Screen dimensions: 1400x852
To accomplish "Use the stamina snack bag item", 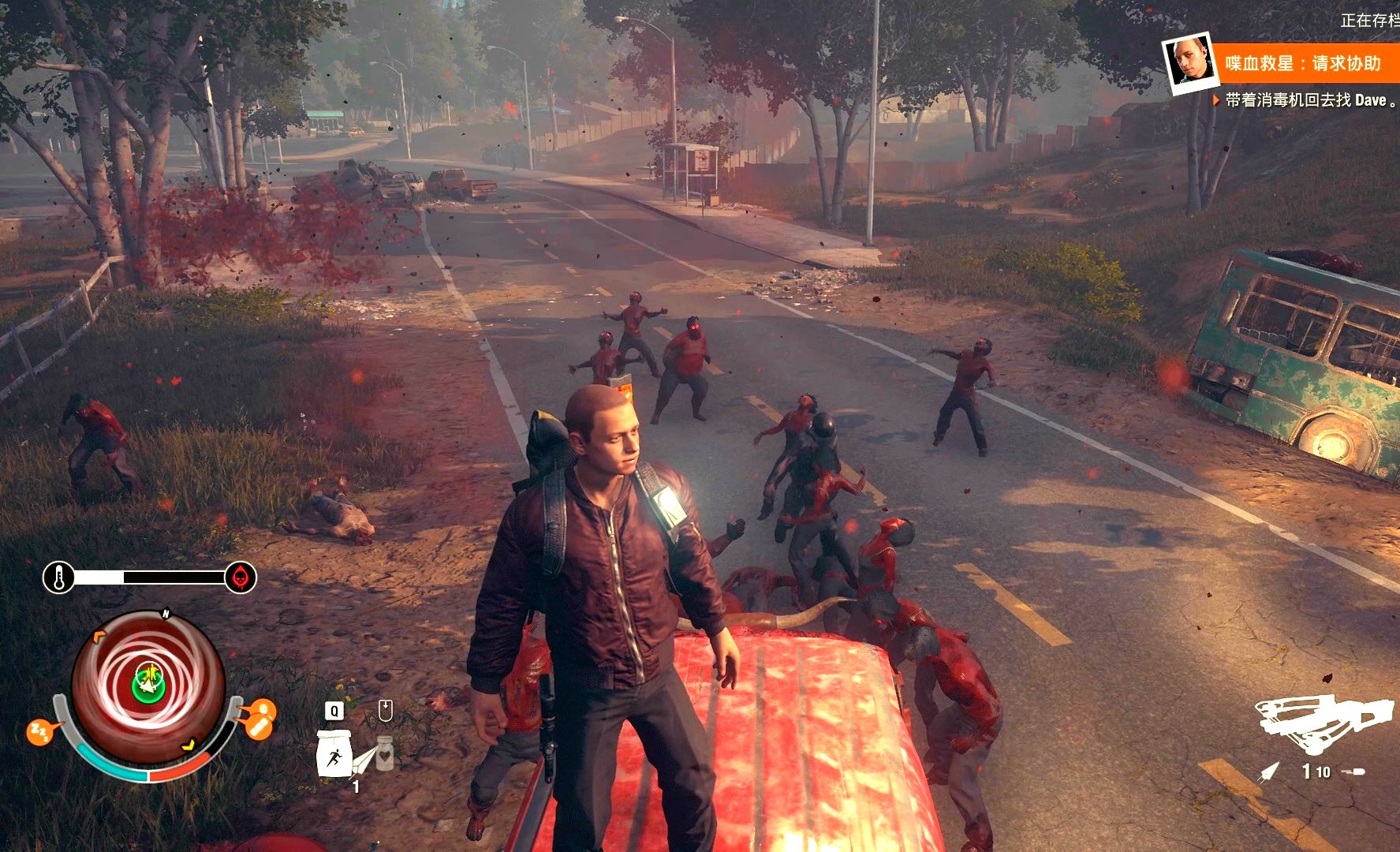I will coord(334,752).
